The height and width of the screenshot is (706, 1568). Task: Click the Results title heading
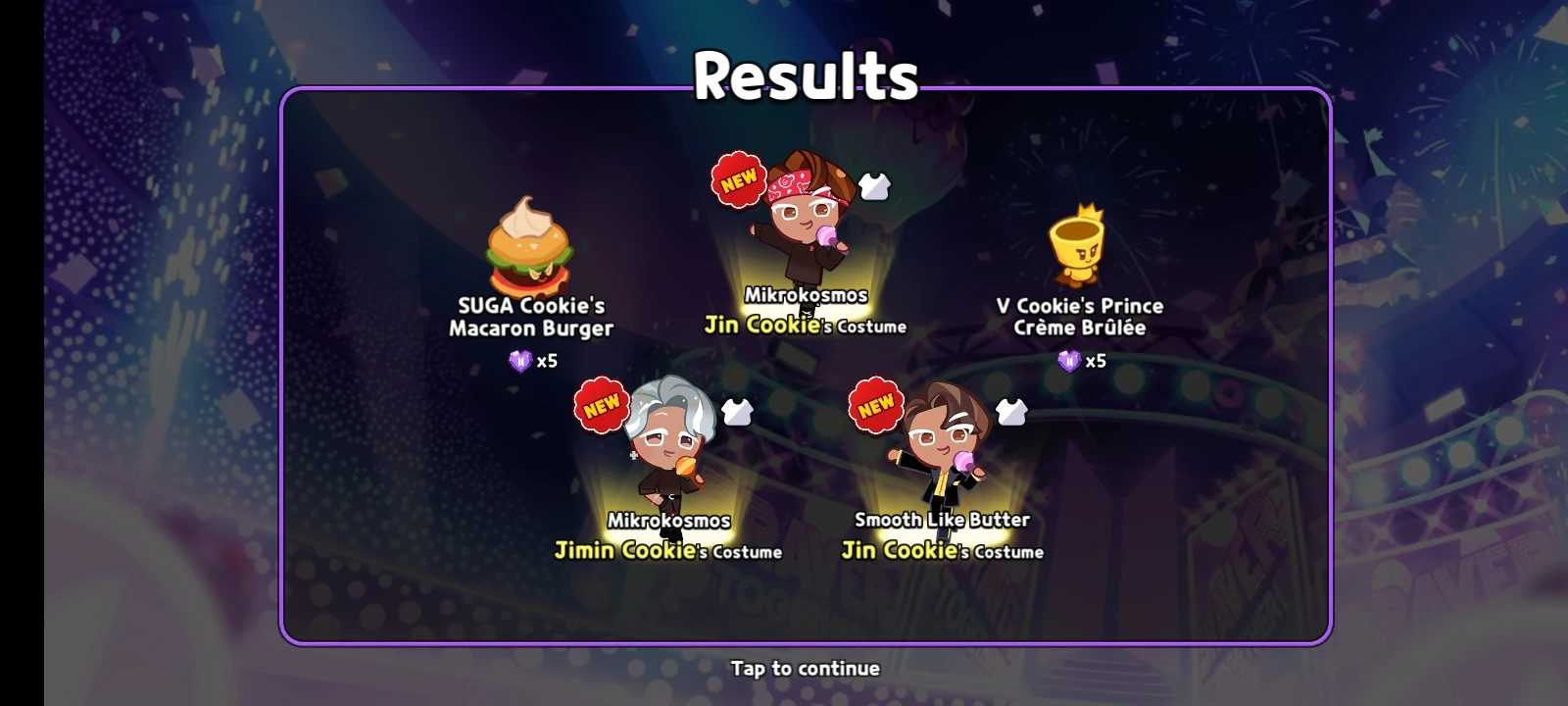(807, 76)
